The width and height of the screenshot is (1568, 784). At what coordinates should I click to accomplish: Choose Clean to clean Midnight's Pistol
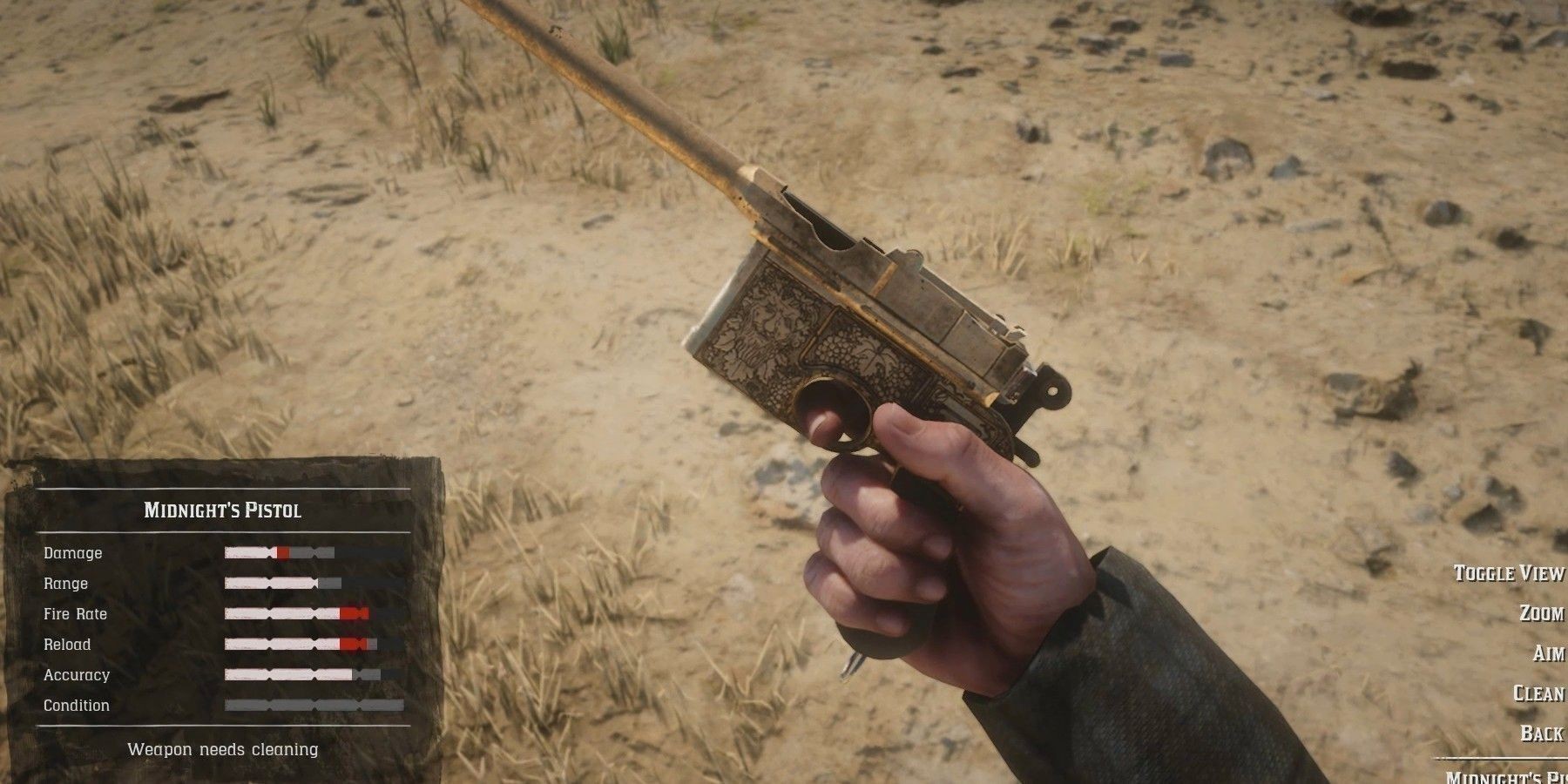(1538, 693)
